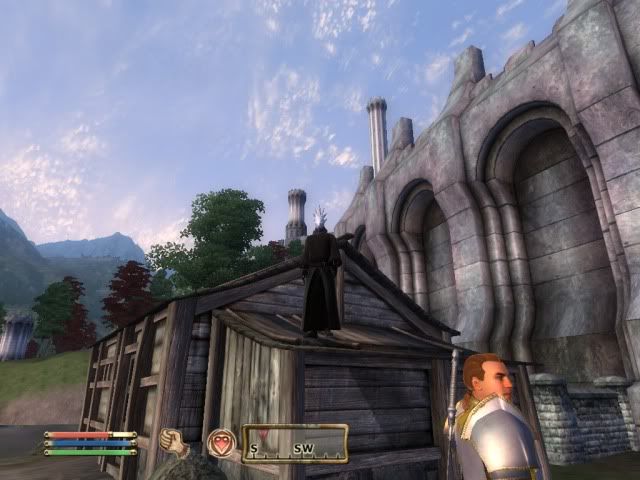
Task: Select the fist weapon icon
Action: point(174,441)
